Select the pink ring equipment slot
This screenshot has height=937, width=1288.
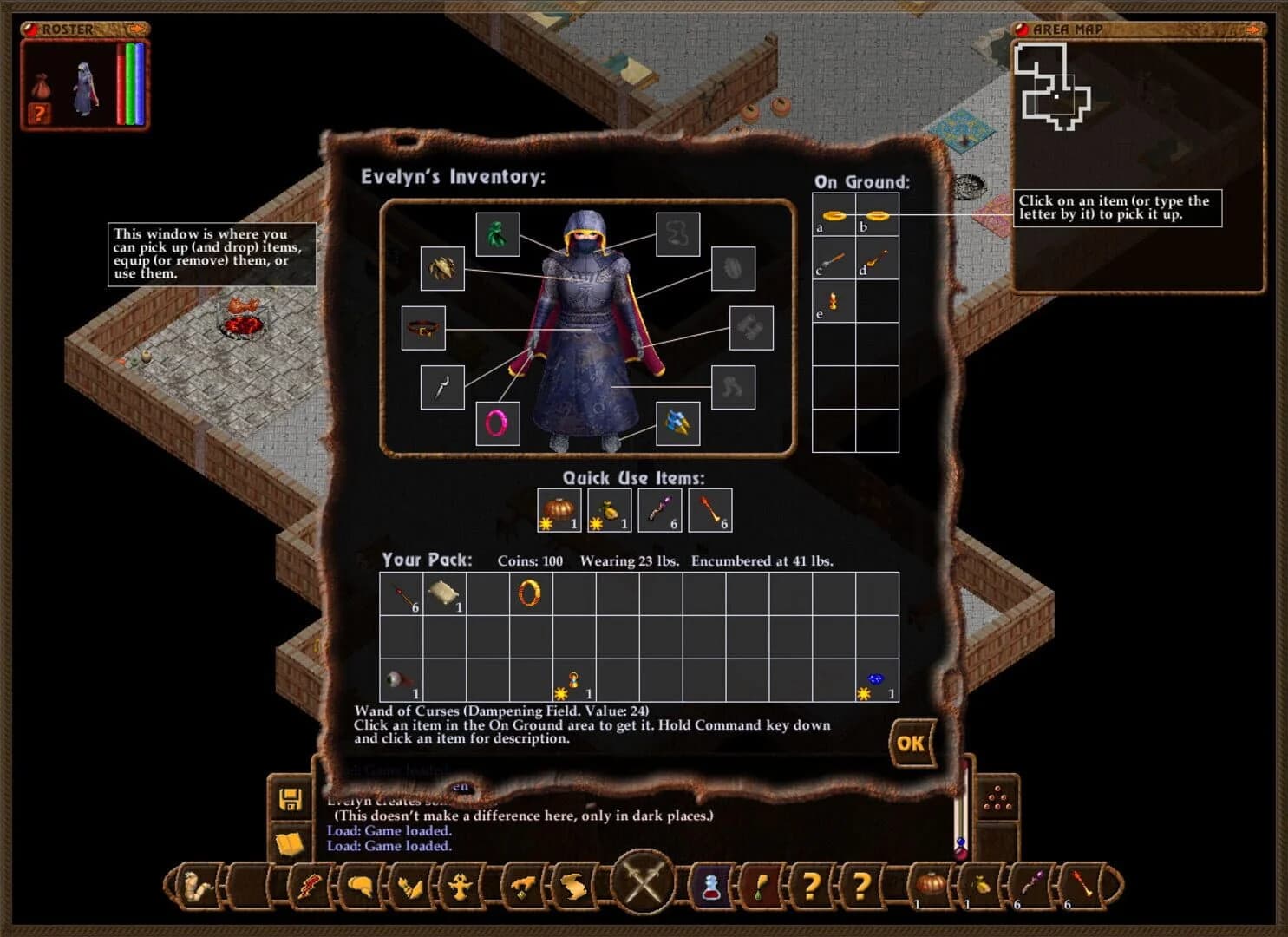[497, 423]
